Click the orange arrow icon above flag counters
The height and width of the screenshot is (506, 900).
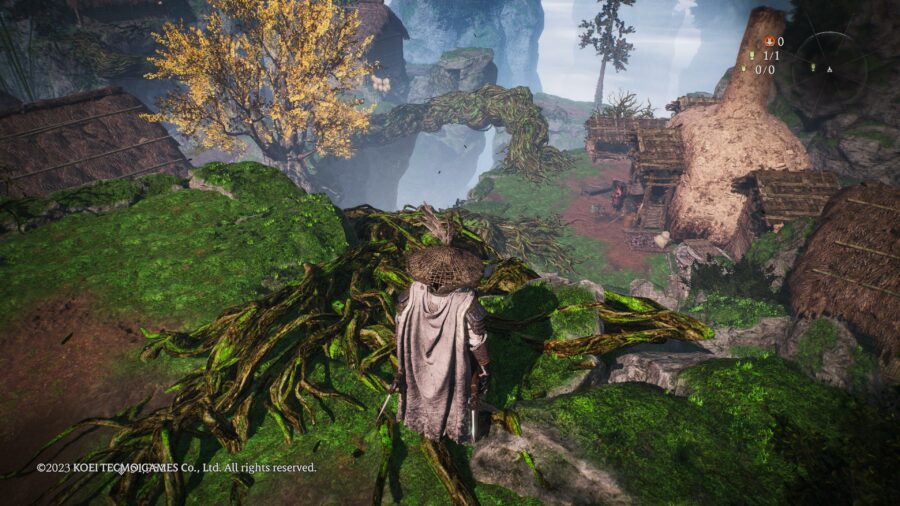(x=769, y=42)
